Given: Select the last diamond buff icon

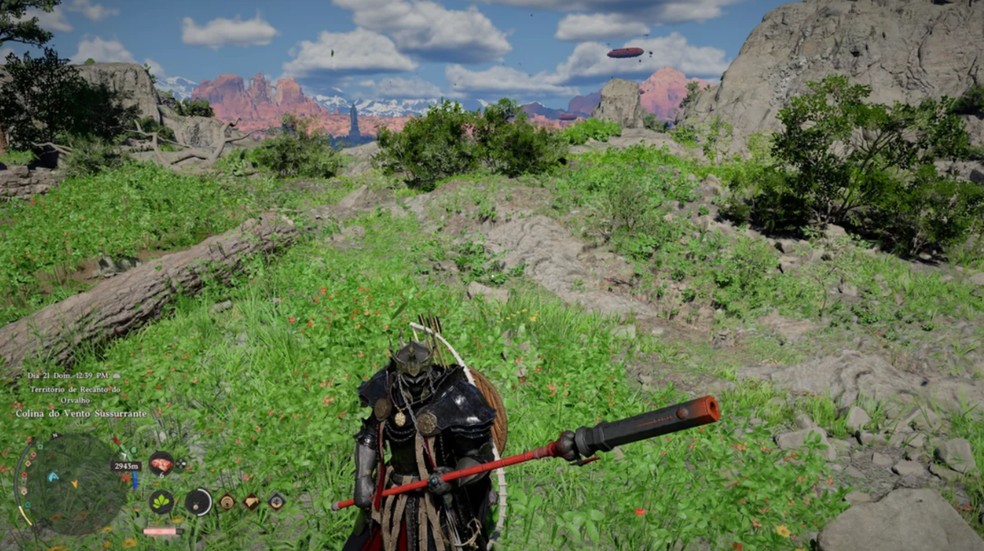Looking at the screenshot, I should pyautogui.click(x=276, y=501).
